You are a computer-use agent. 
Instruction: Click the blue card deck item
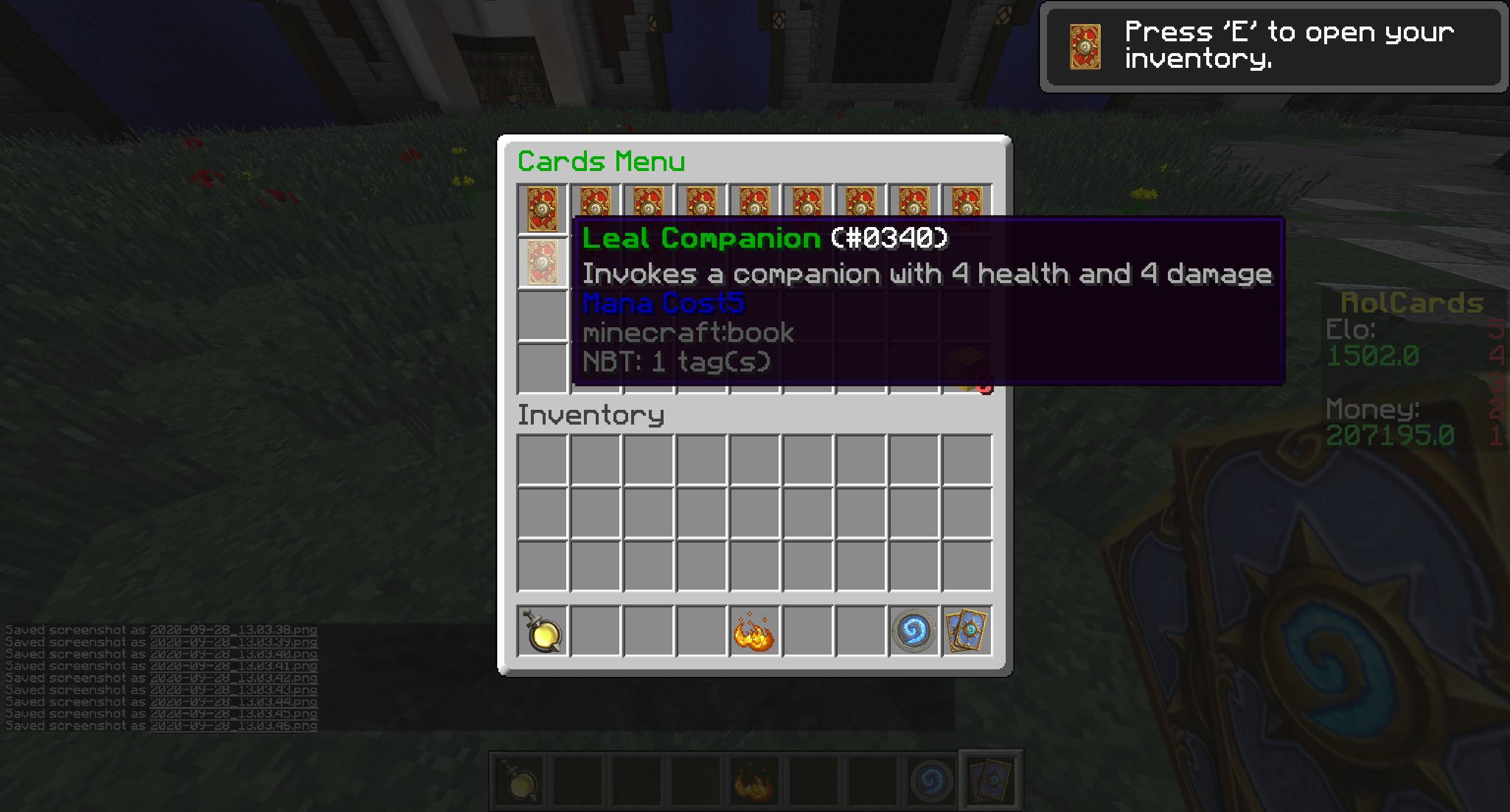click(x=966, y=632)
